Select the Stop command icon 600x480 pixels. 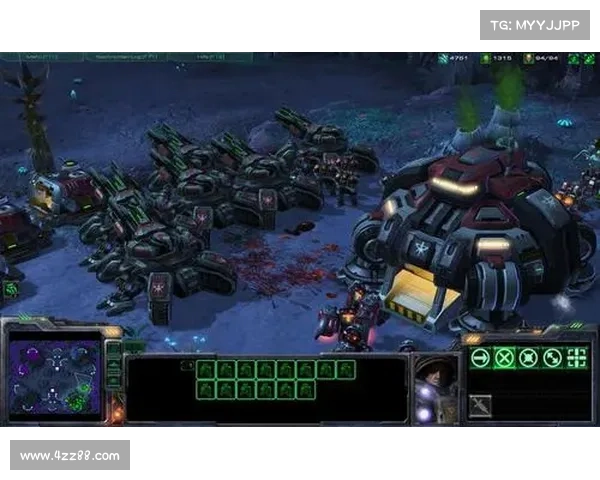point(505,358)
